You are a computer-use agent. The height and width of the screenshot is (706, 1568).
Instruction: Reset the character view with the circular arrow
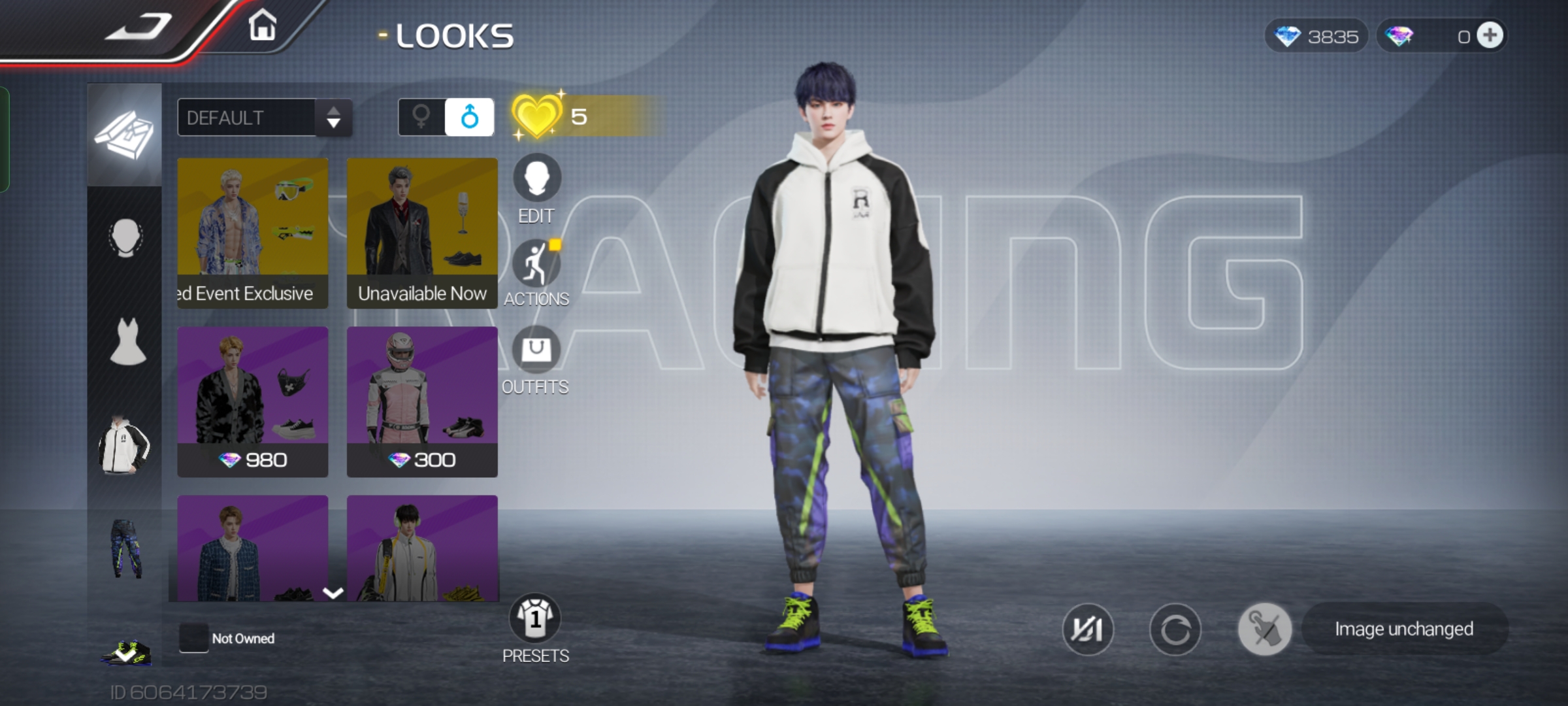[1175, 630]
